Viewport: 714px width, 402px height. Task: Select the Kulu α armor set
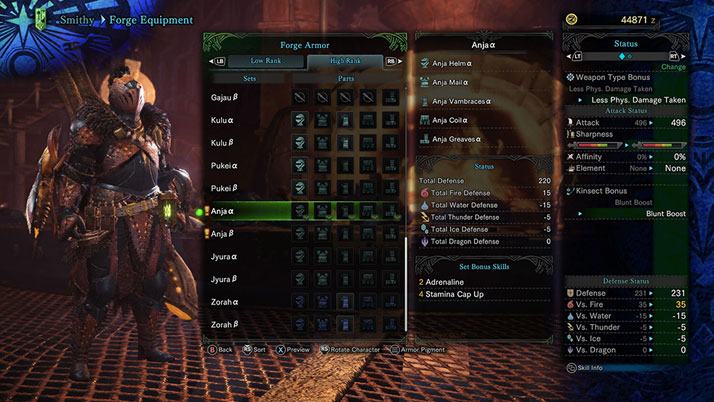click(x=222, y=120)
